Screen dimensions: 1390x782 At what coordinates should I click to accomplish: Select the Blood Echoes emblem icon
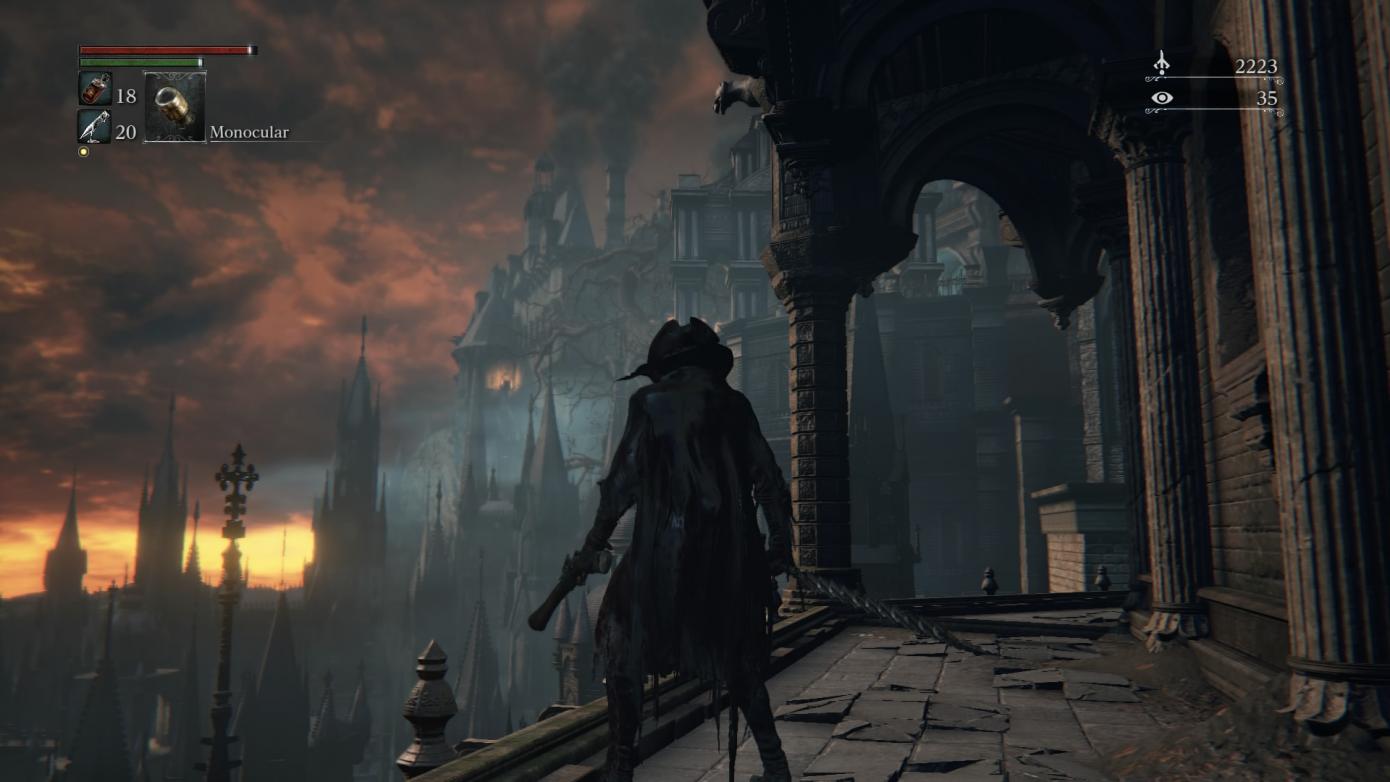(x=1160, y=64)
